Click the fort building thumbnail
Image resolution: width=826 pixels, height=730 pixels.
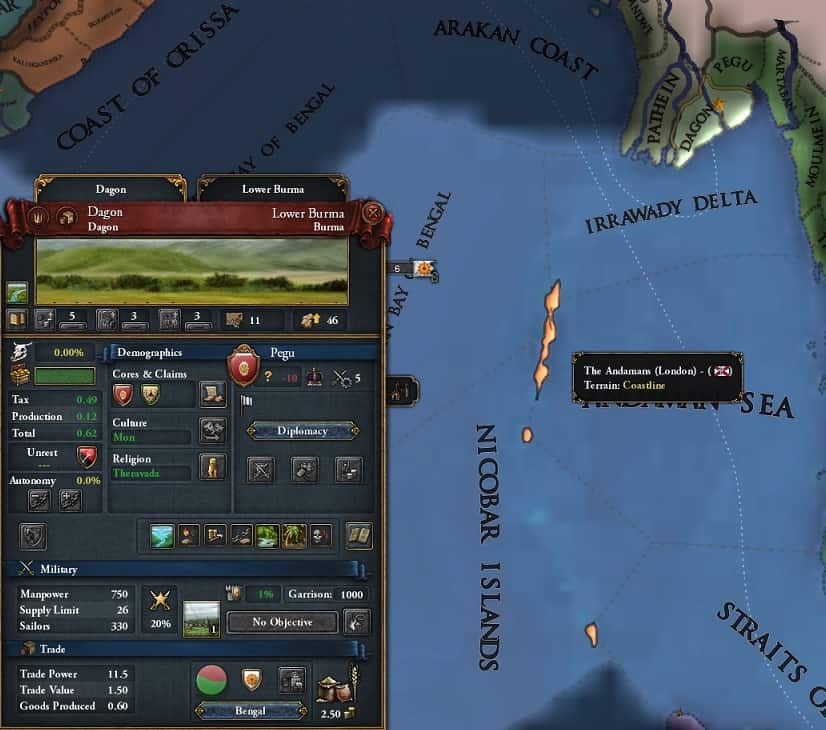202,619
